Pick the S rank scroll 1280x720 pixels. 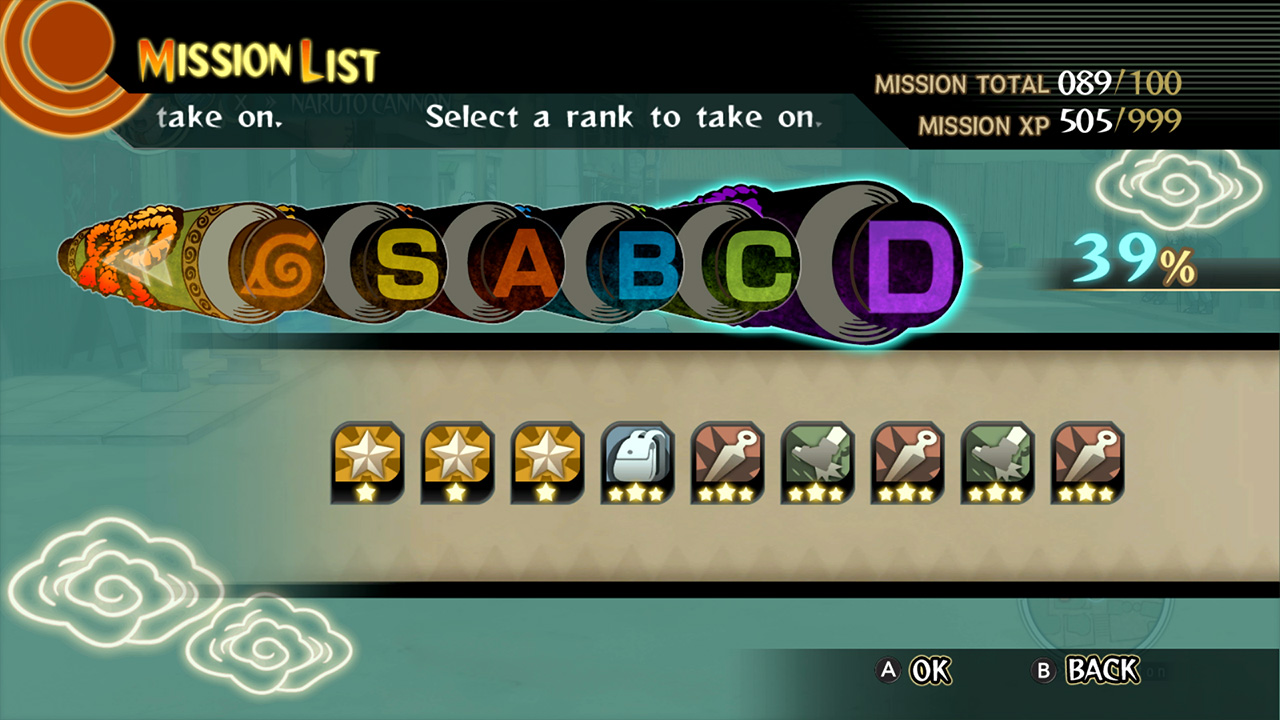[x=407, y=265]
